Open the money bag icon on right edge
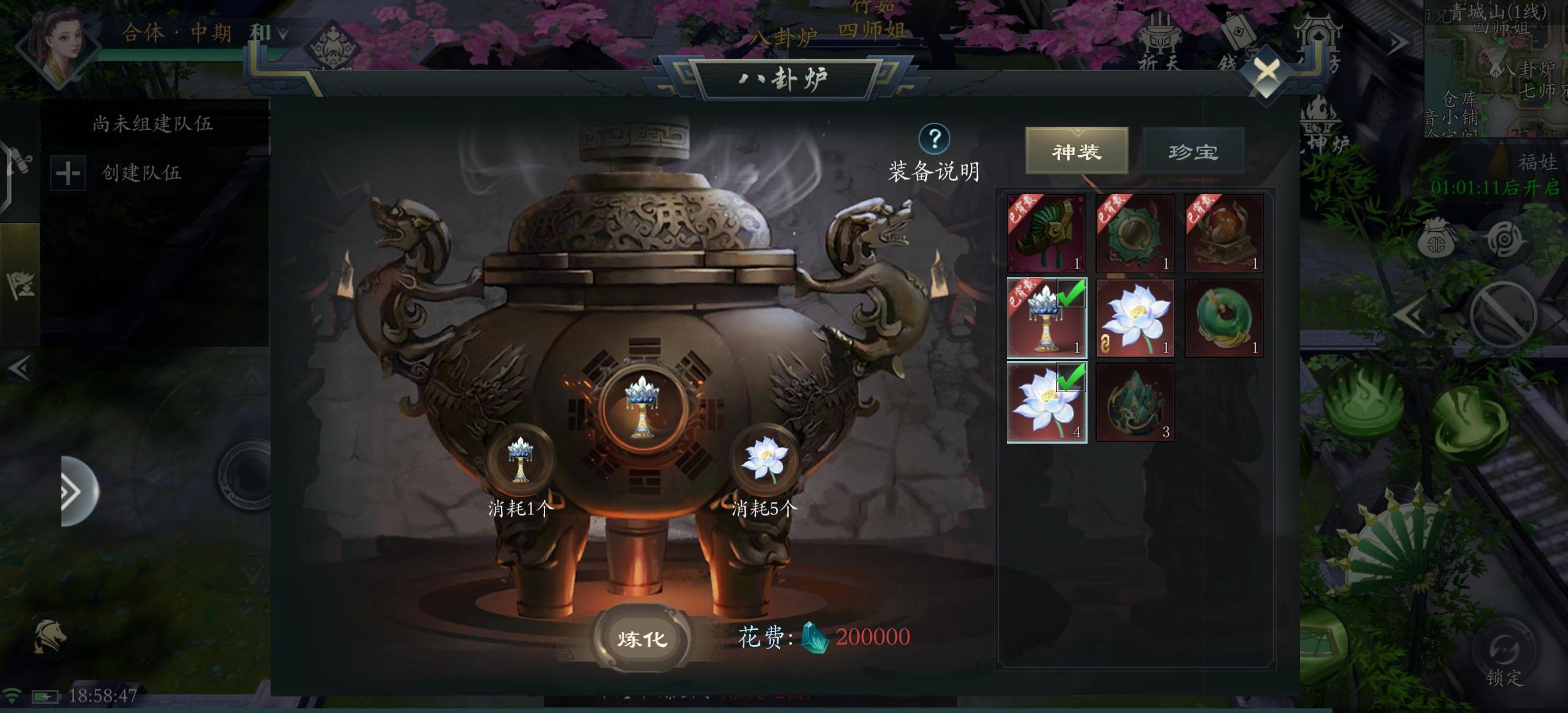The width and height of the screenshot is (1568, 713). 1437,239
